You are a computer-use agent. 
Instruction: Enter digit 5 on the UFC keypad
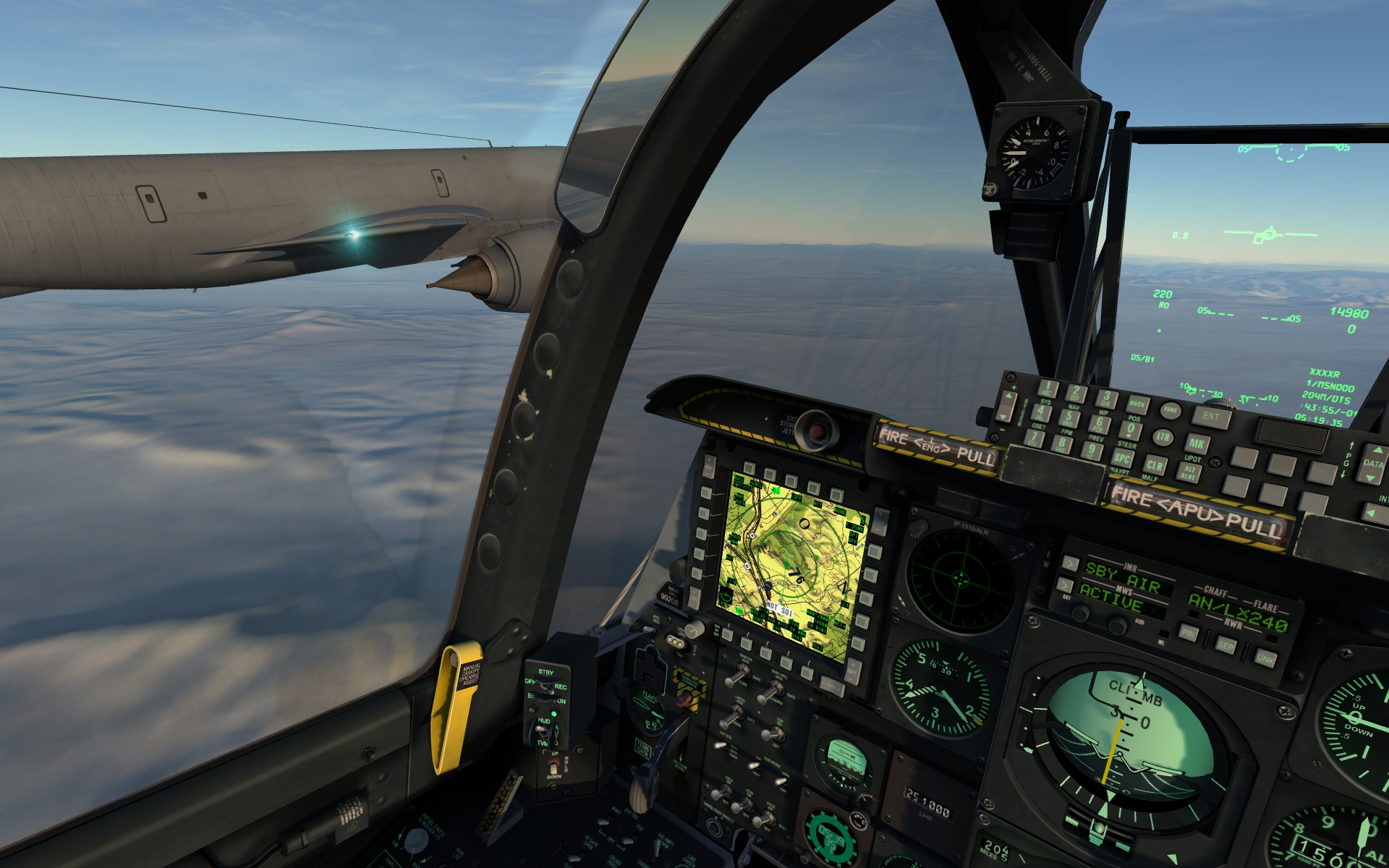click(1069, 417)
